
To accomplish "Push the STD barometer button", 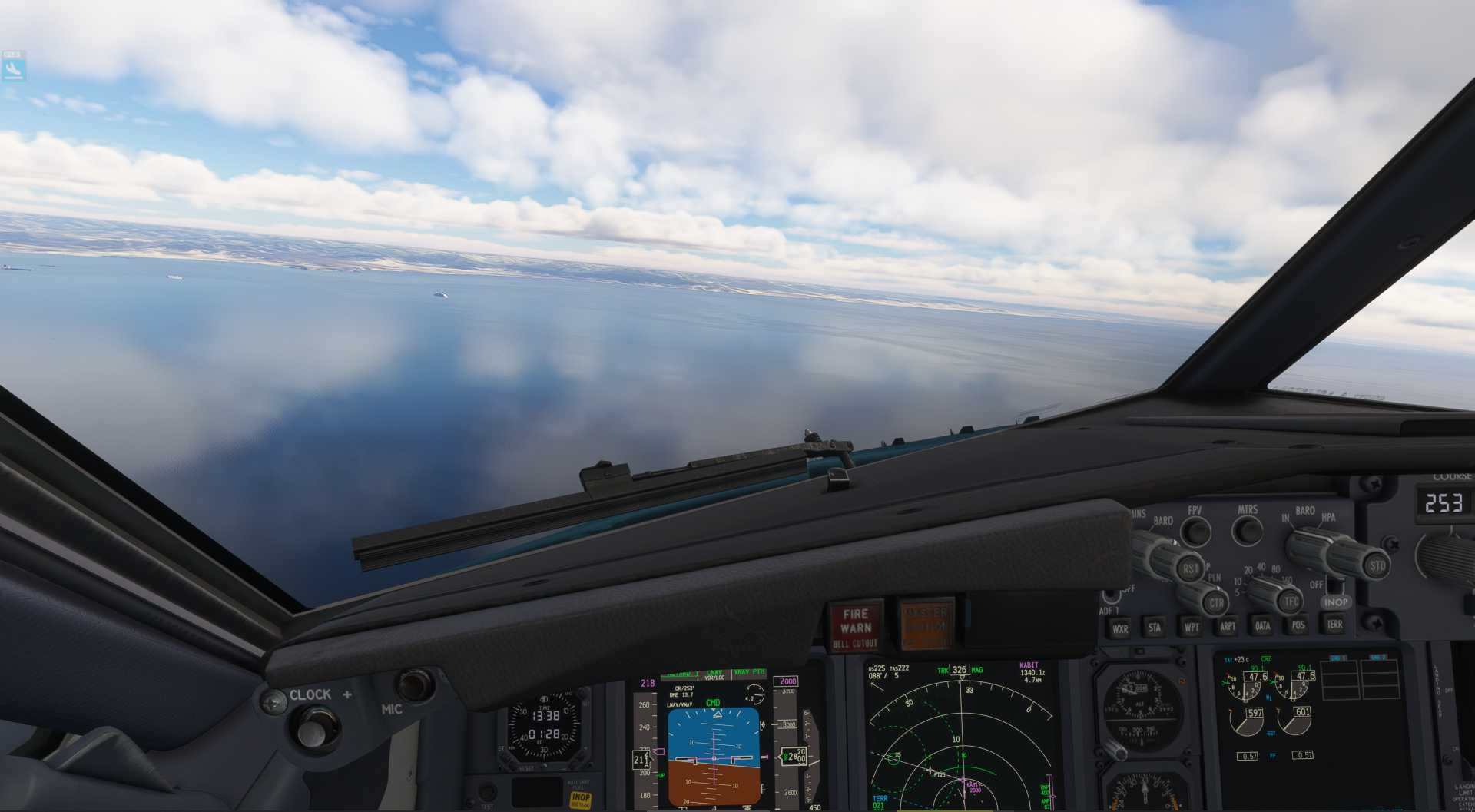I will [x=1377, y=565].
